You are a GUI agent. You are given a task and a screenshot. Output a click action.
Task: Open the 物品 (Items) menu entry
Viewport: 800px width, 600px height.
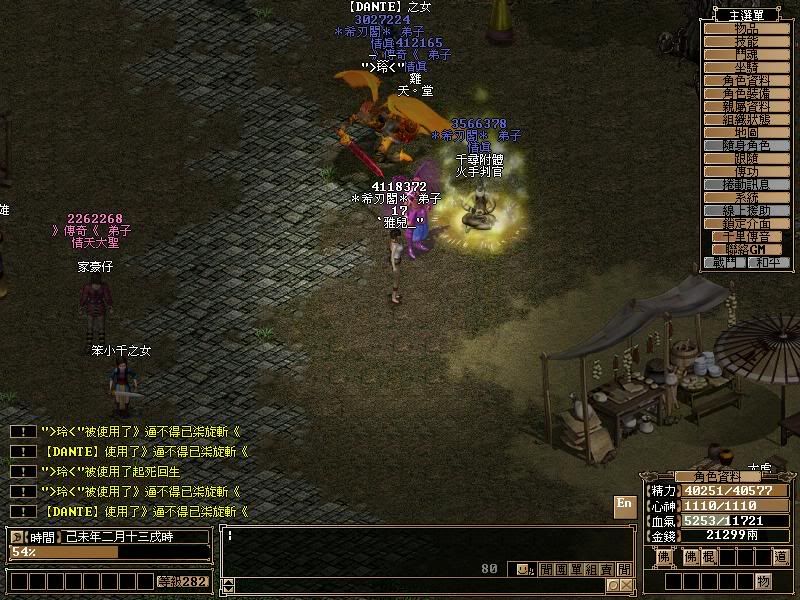tap(747, 28)
